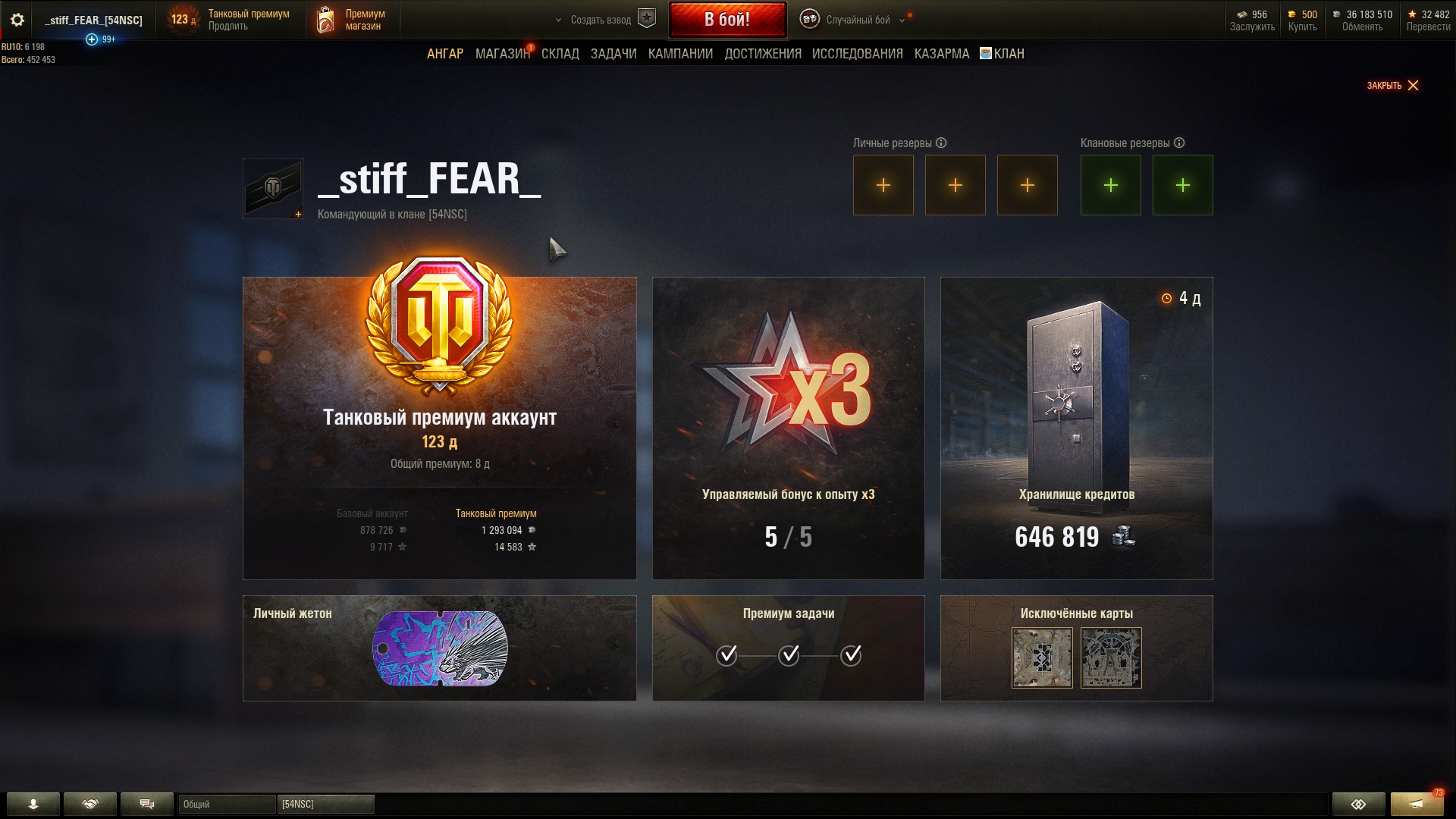Open the gear settings menu
This screenshot has width=1456, height=819.
coord(17,20)
